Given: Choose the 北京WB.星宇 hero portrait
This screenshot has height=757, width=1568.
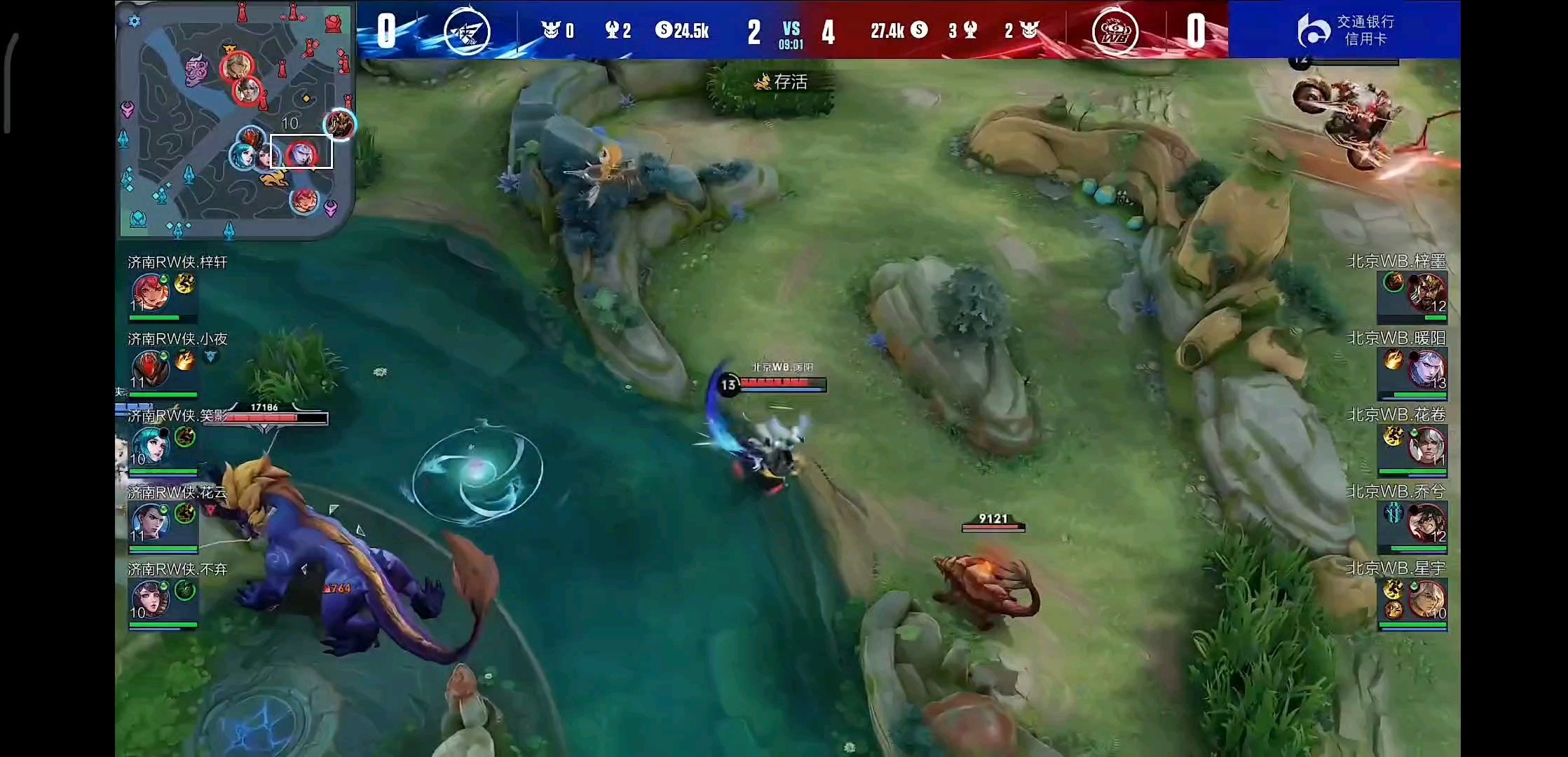Looking at the screenshot, I should coord(1426,600).
